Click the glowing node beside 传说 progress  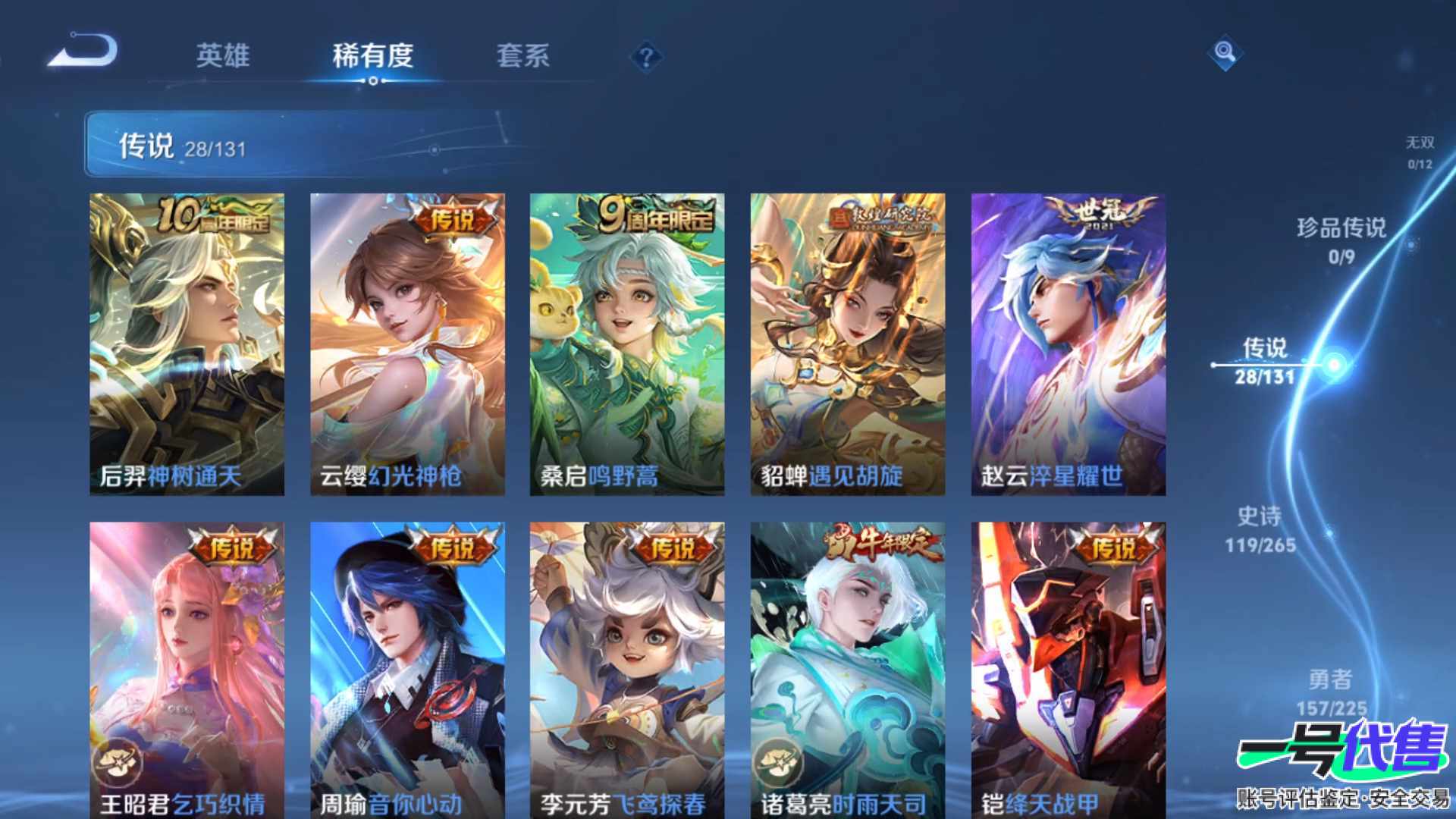[1334, 366]
